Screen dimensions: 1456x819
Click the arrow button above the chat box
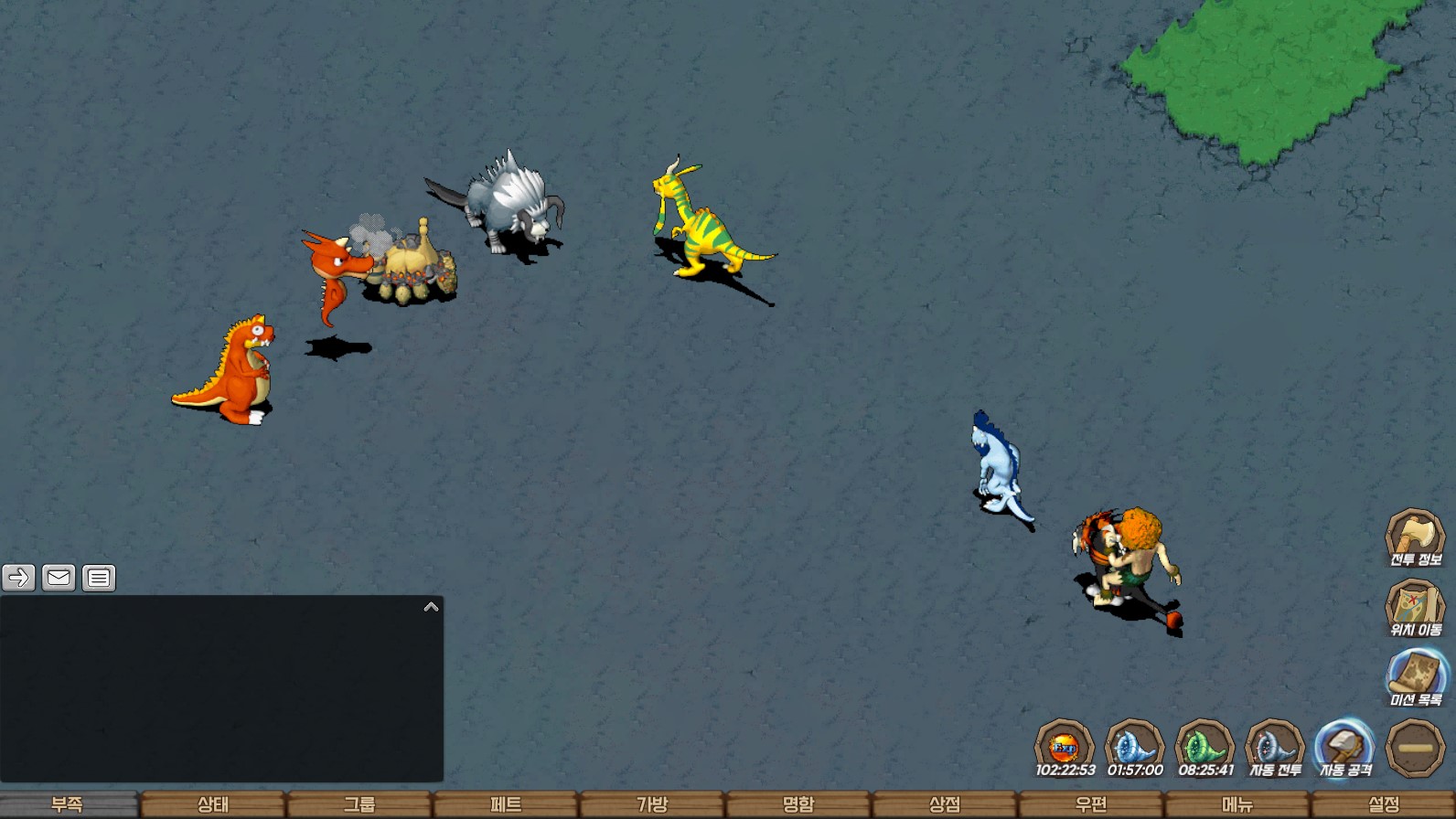tap(19, 578)
